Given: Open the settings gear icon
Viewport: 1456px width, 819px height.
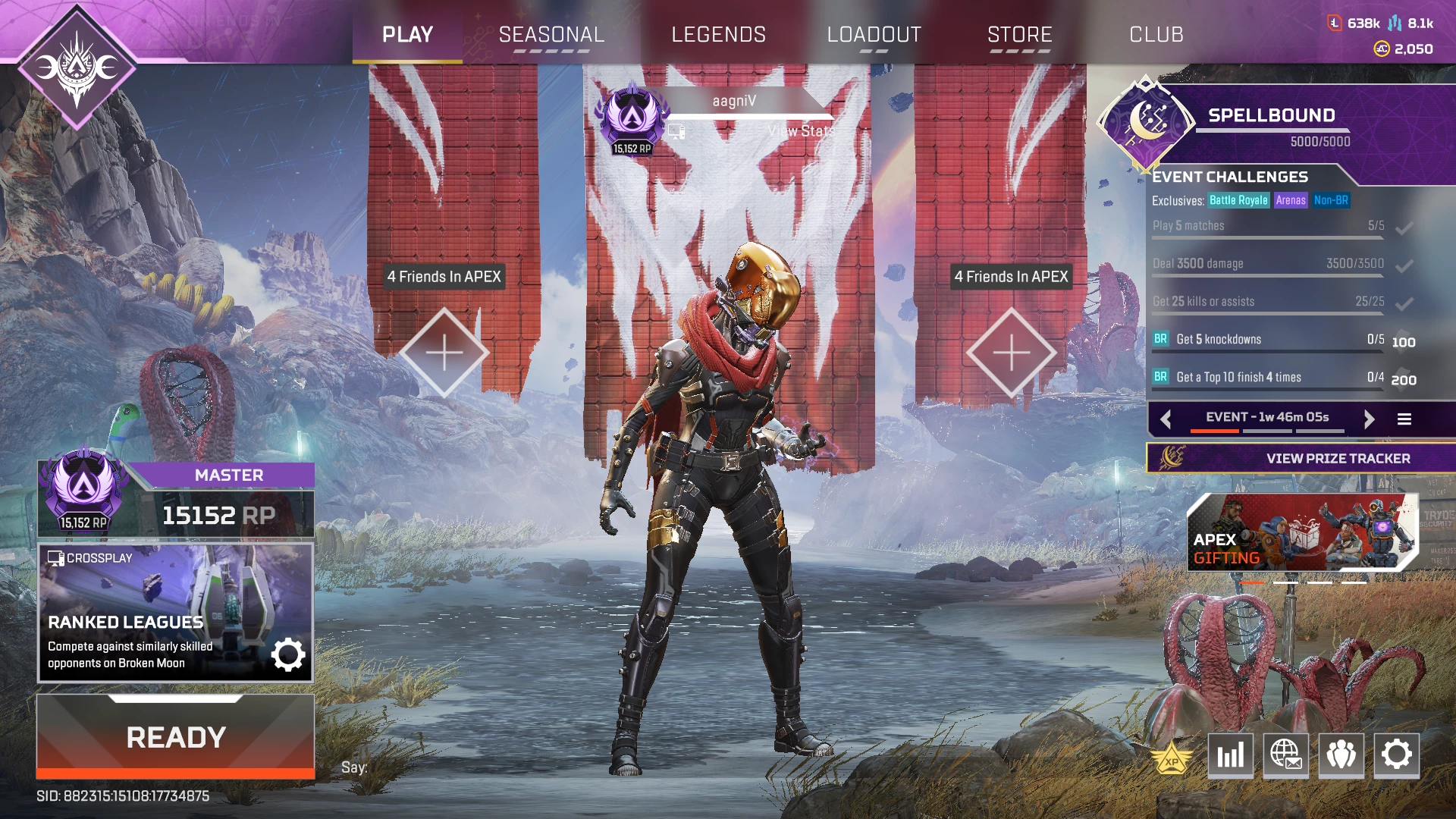Looking at the screenshot, I should (1396, 755).
